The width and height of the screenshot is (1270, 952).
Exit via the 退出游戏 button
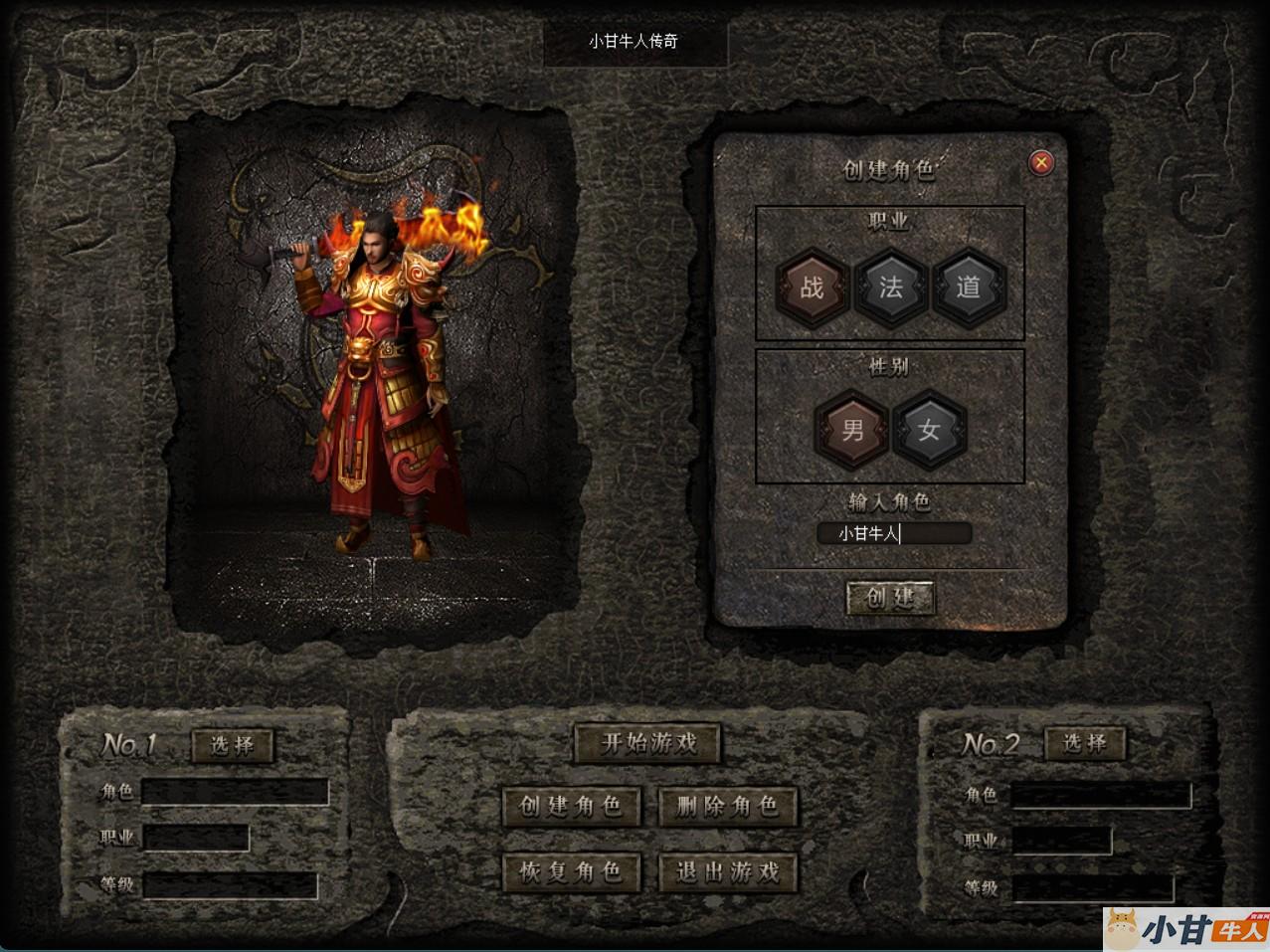[728, 872]
